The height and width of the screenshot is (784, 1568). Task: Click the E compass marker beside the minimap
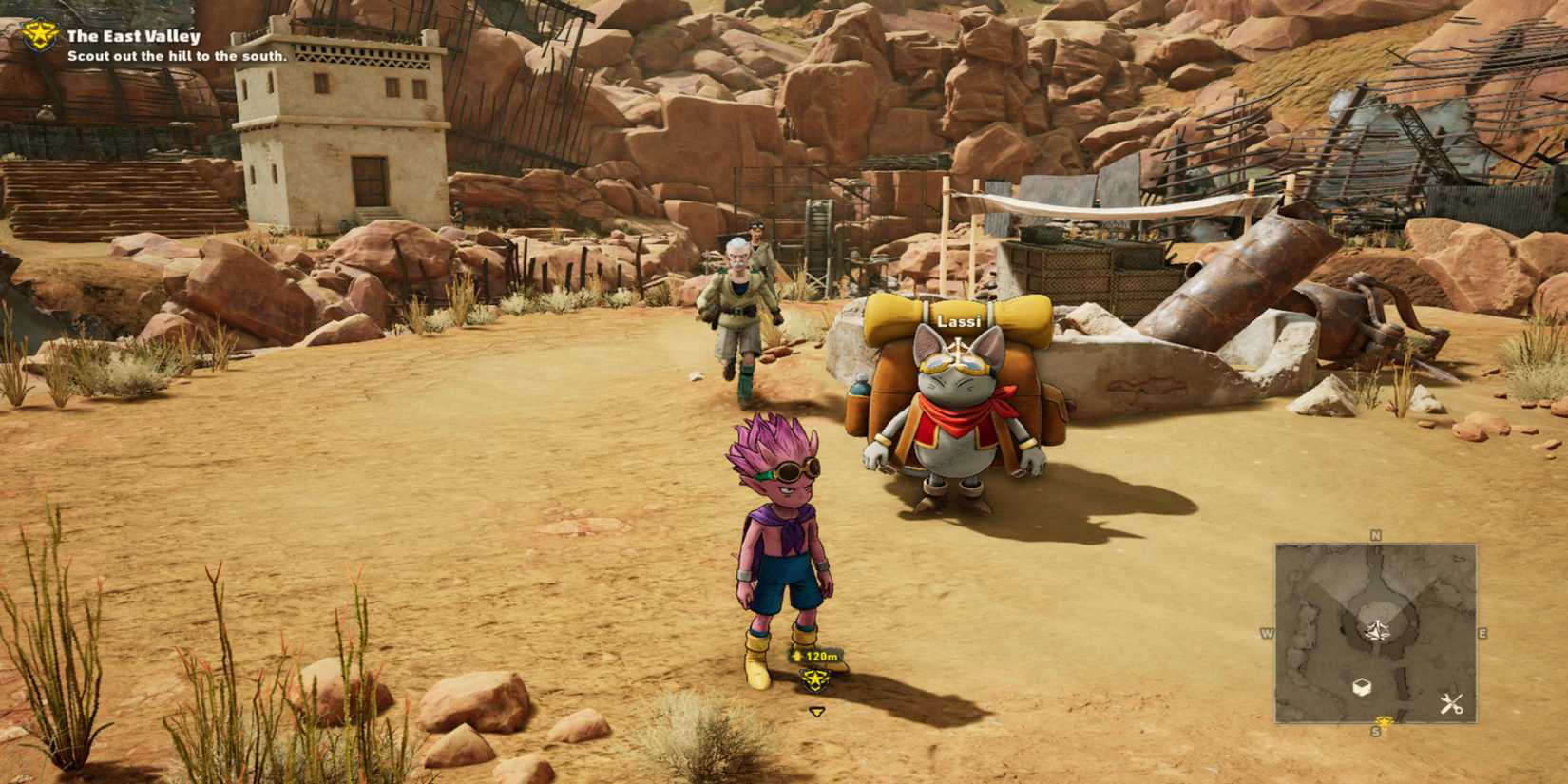tap(1483, 632)
